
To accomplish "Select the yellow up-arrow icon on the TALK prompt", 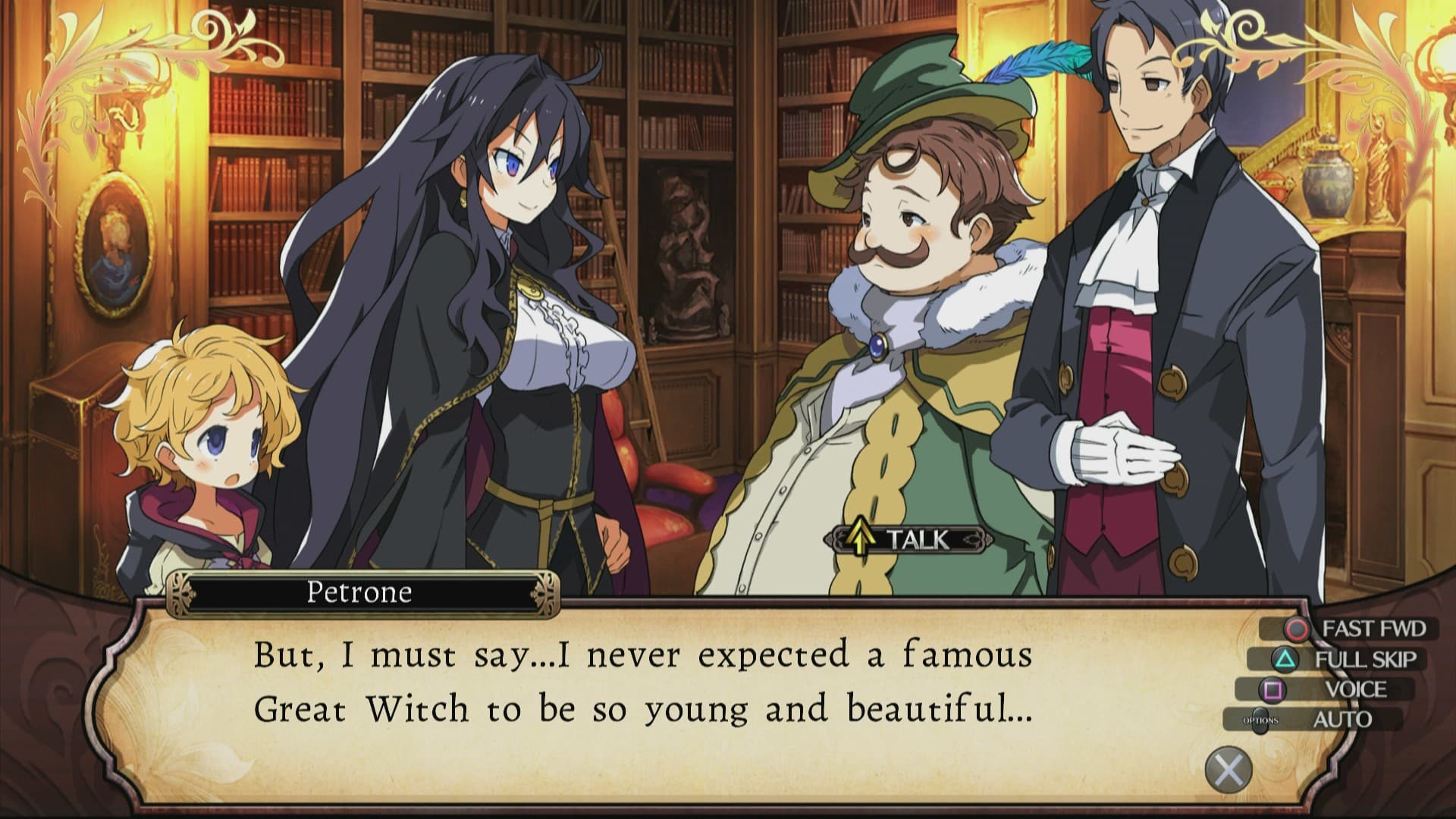I will coord(859,538).
